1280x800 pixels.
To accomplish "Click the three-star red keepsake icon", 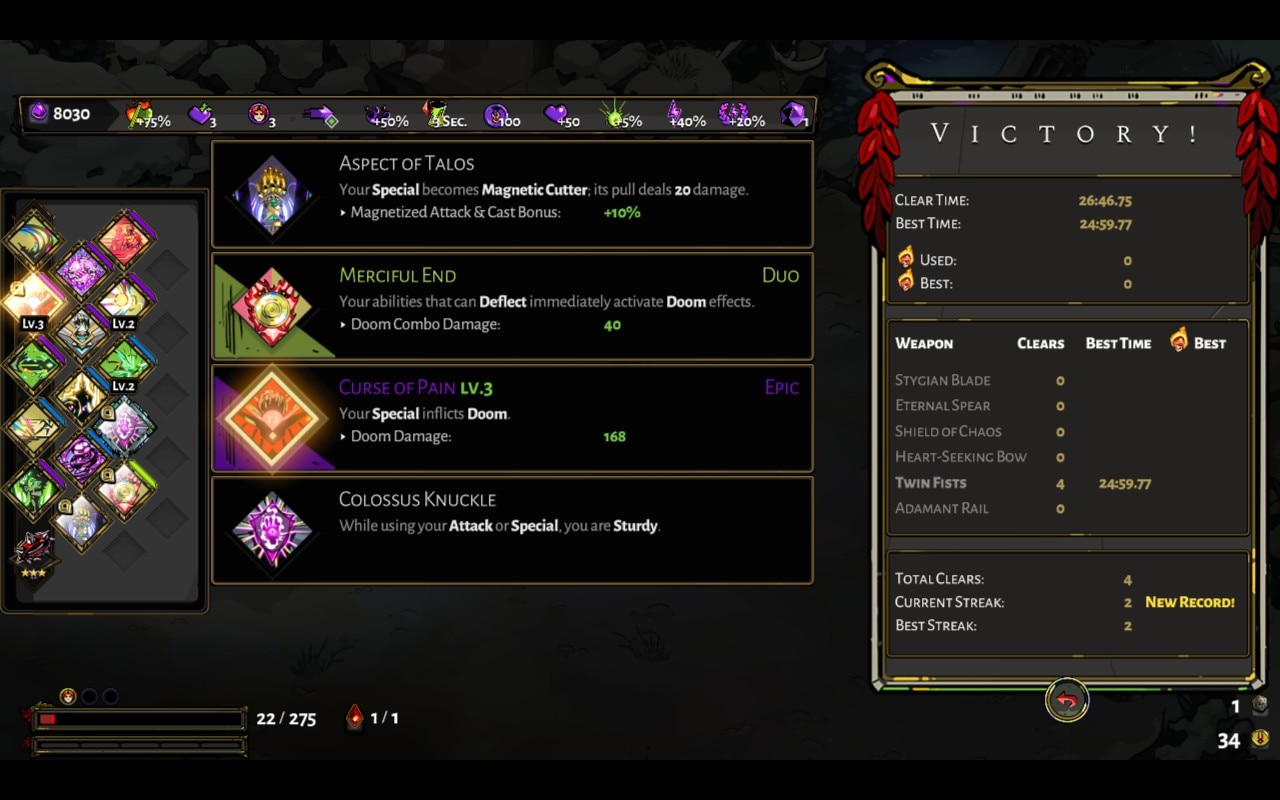I will (34, 551).
